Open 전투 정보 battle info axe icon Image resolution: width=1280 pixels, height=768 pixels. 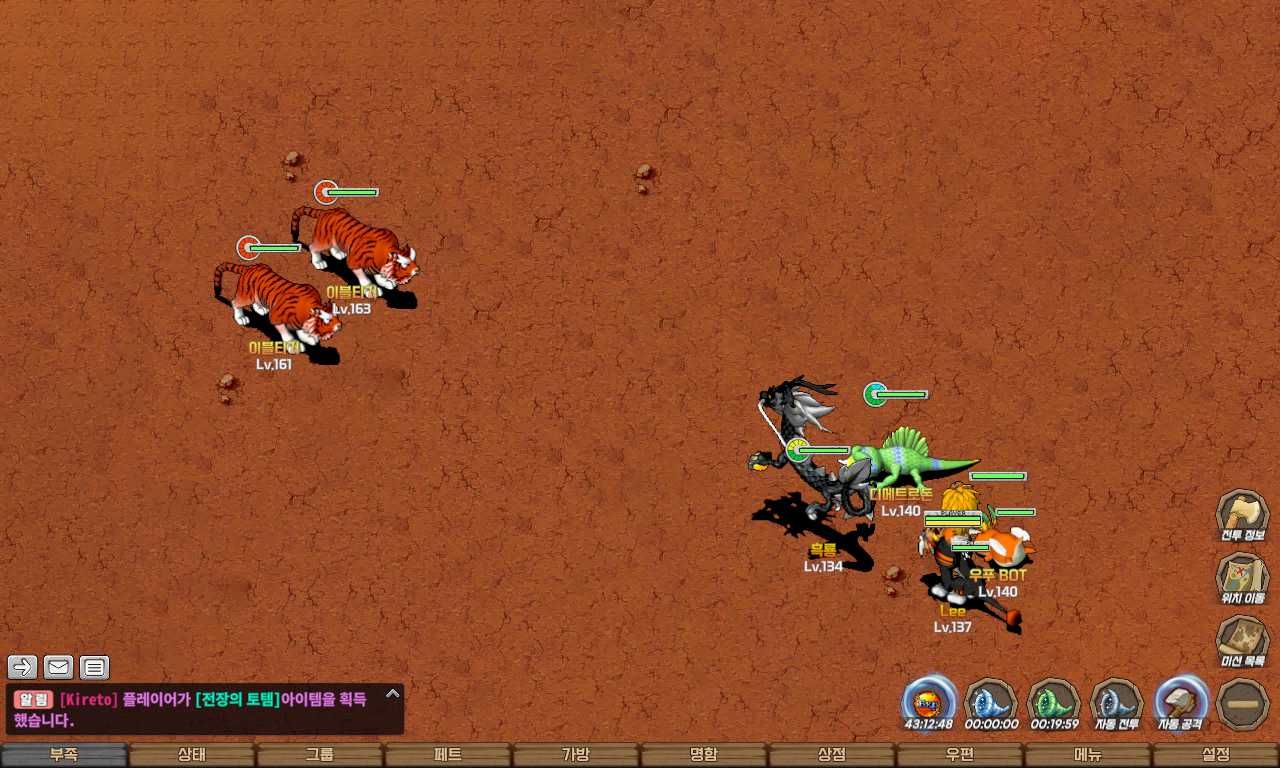click(x=1242, y=516)
